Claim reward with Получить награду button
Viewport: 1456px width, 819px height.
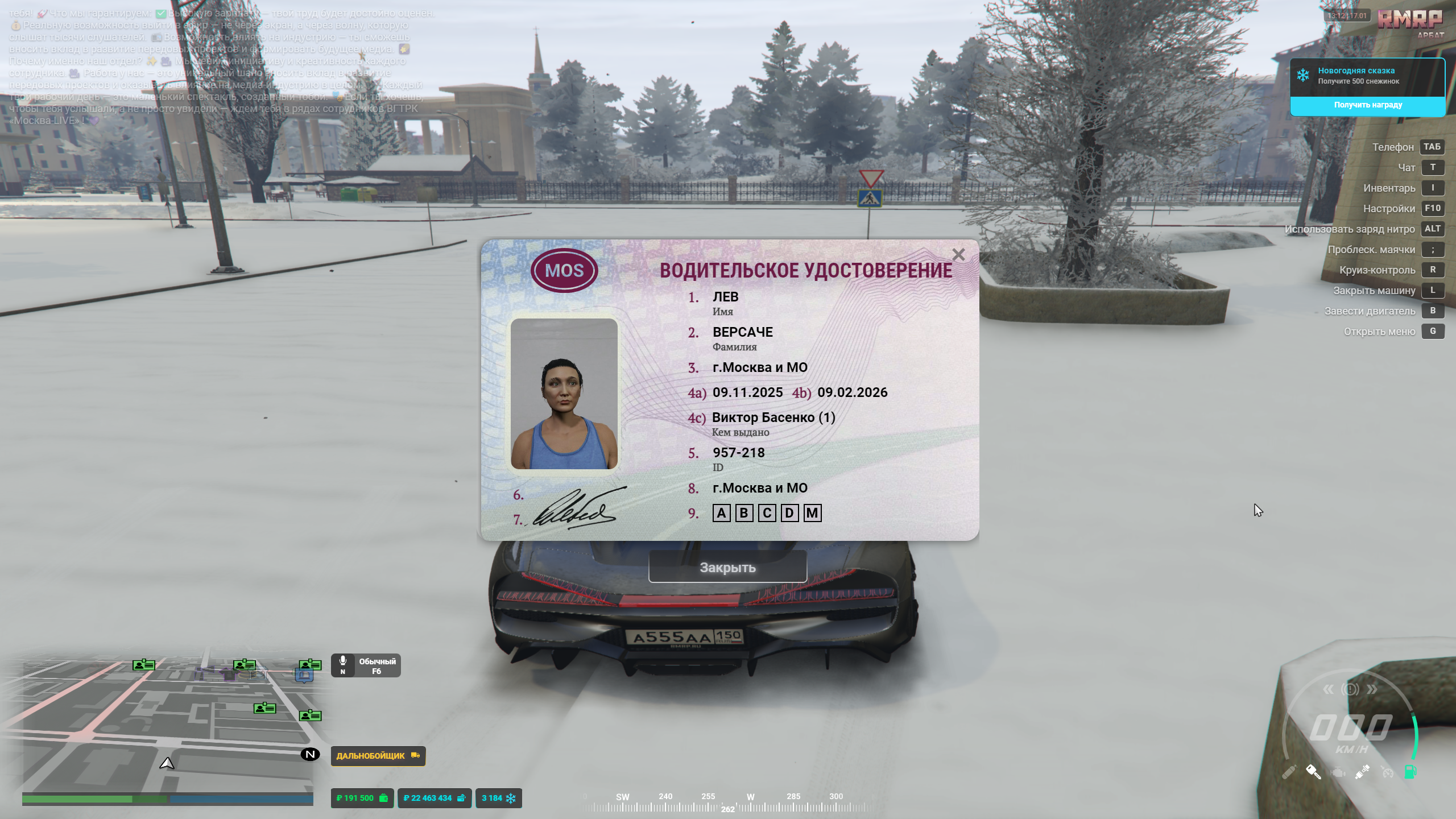1367,105
